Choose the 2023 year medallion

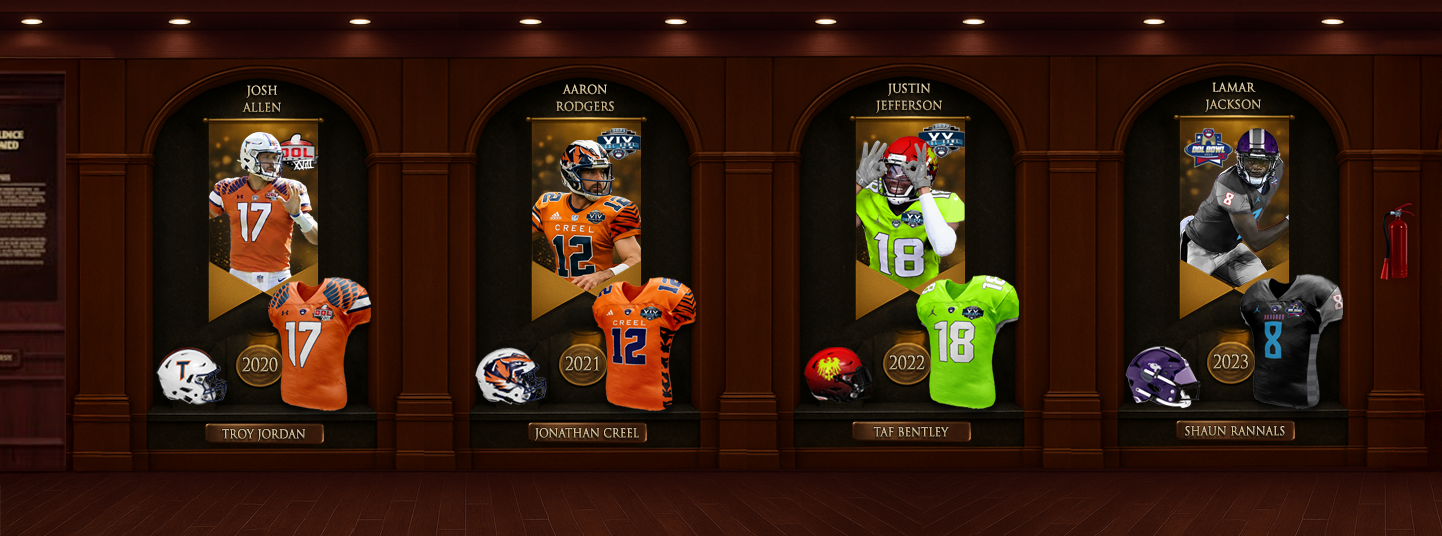pyautogui.click(x=1230, y=362)
